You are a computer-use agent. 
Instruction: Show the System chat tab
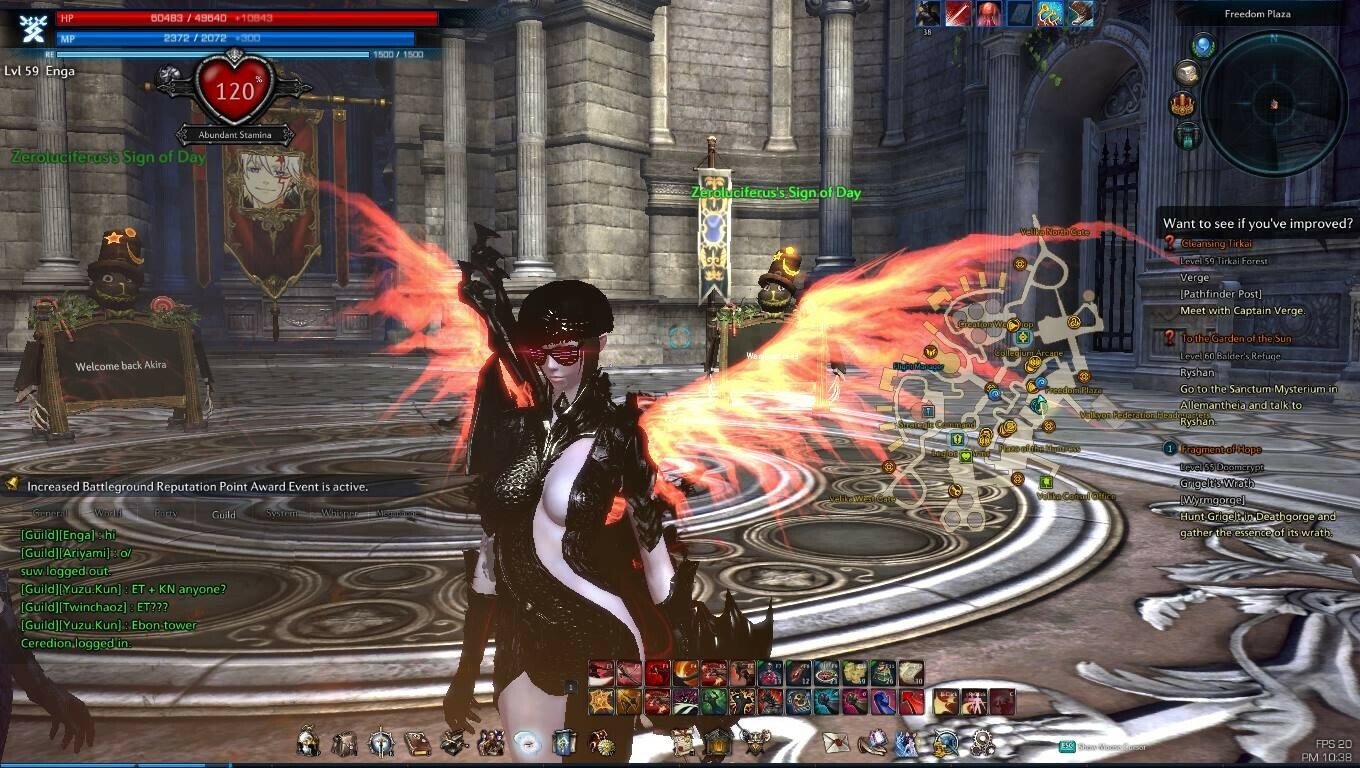click(x=282, y=514)
